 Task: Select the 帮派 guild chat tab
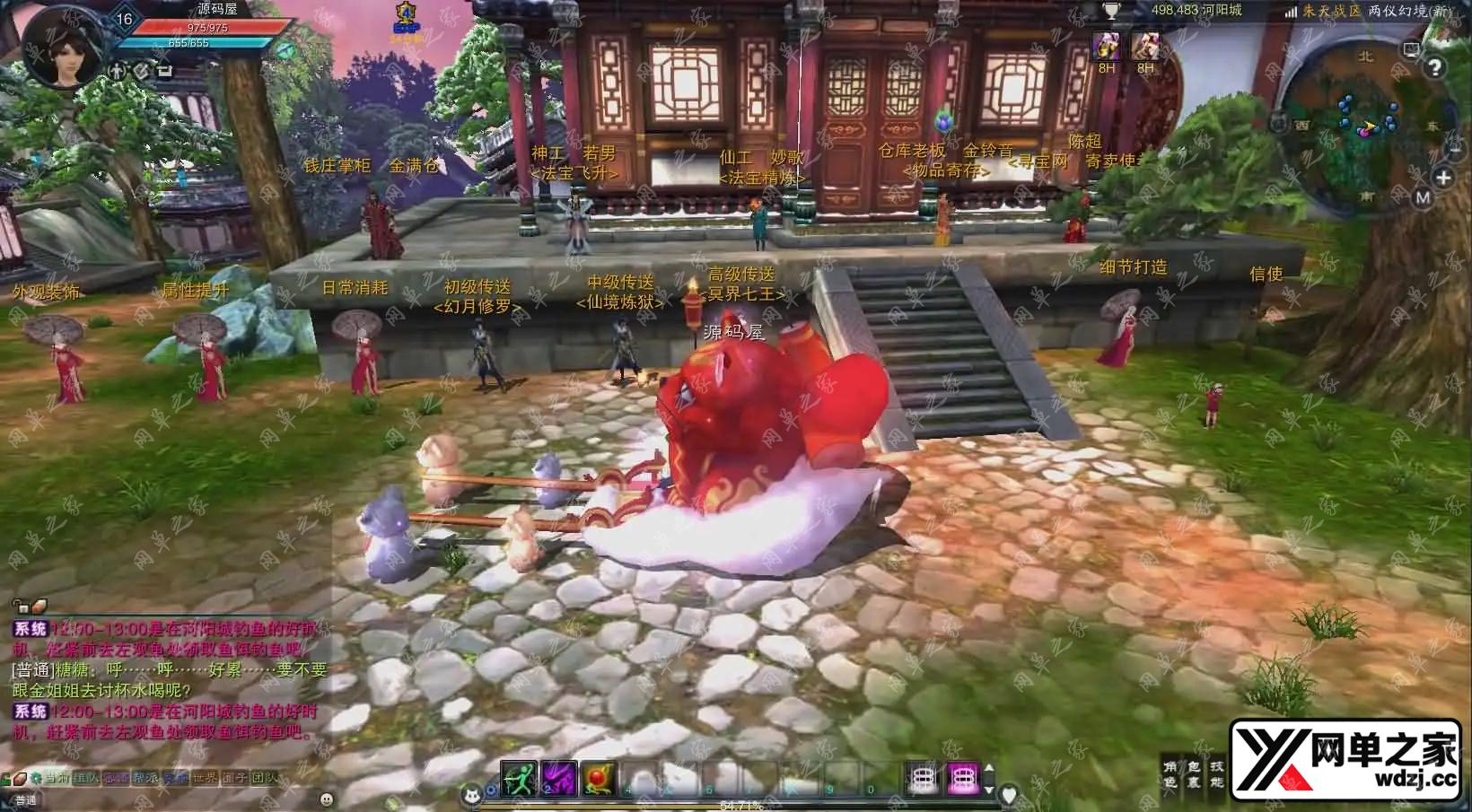pyautogui.click(x=145, y=778)
